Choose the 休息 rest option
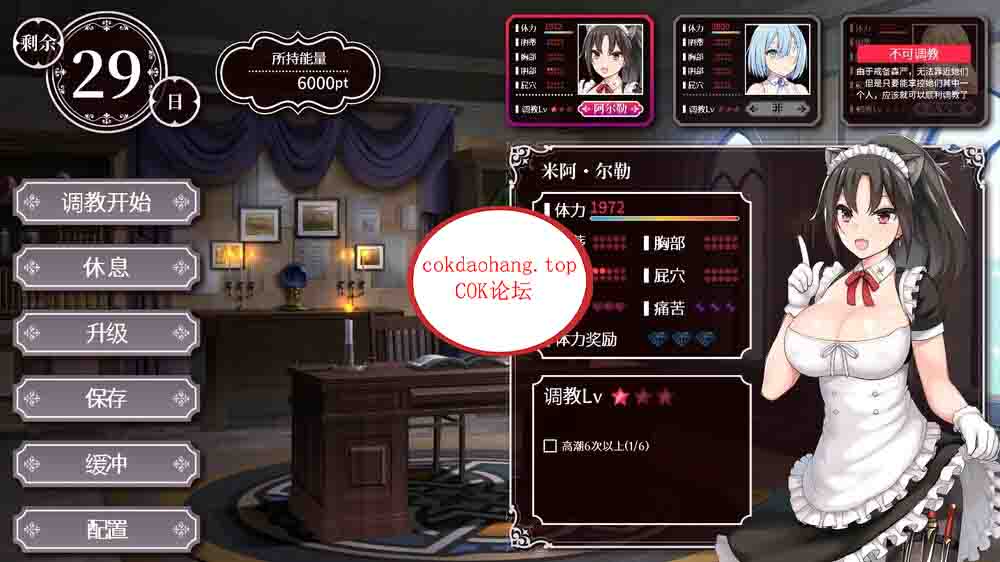 click(x=106, y=268)
